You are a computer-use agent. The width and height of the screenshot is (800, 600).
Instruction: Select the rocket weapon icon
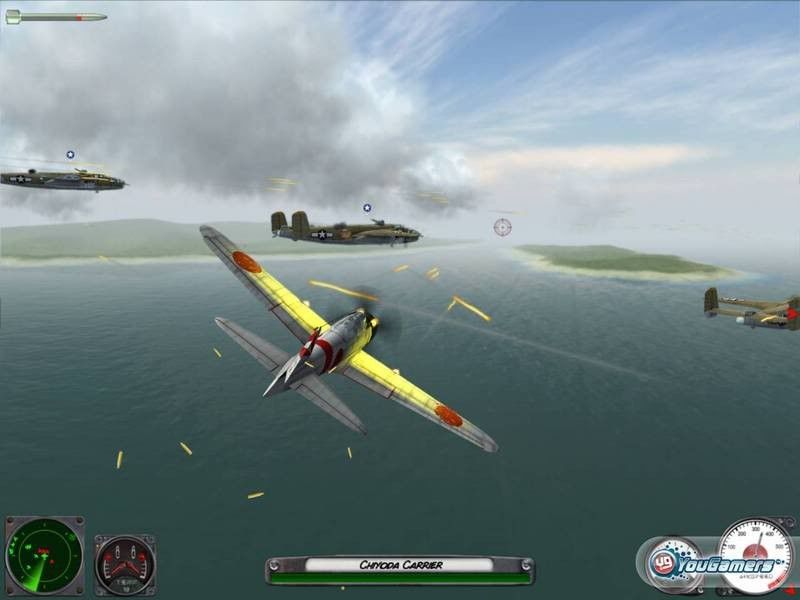pyautogui.click(x=56, y=16)
